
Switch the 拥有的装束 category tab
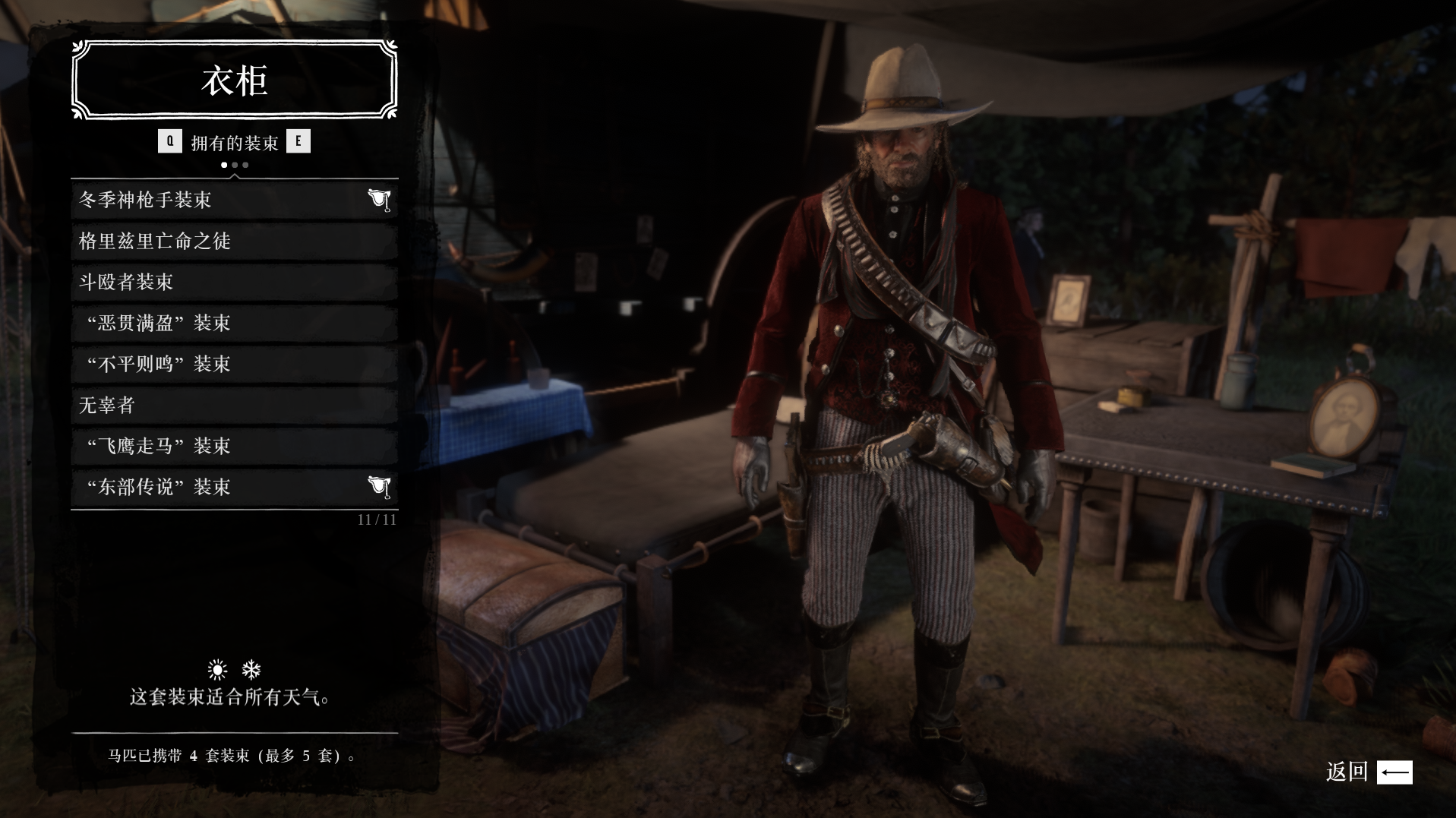pos(298,141)
